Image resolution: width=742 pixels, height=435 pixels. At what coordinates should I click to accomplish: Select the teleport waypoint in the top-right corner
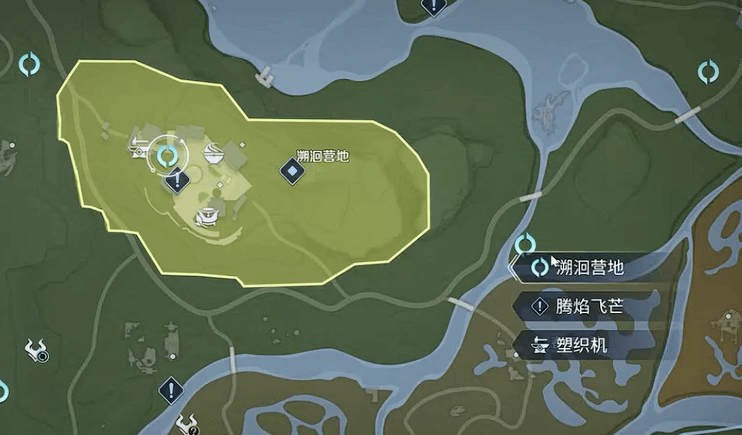point(709,71)
